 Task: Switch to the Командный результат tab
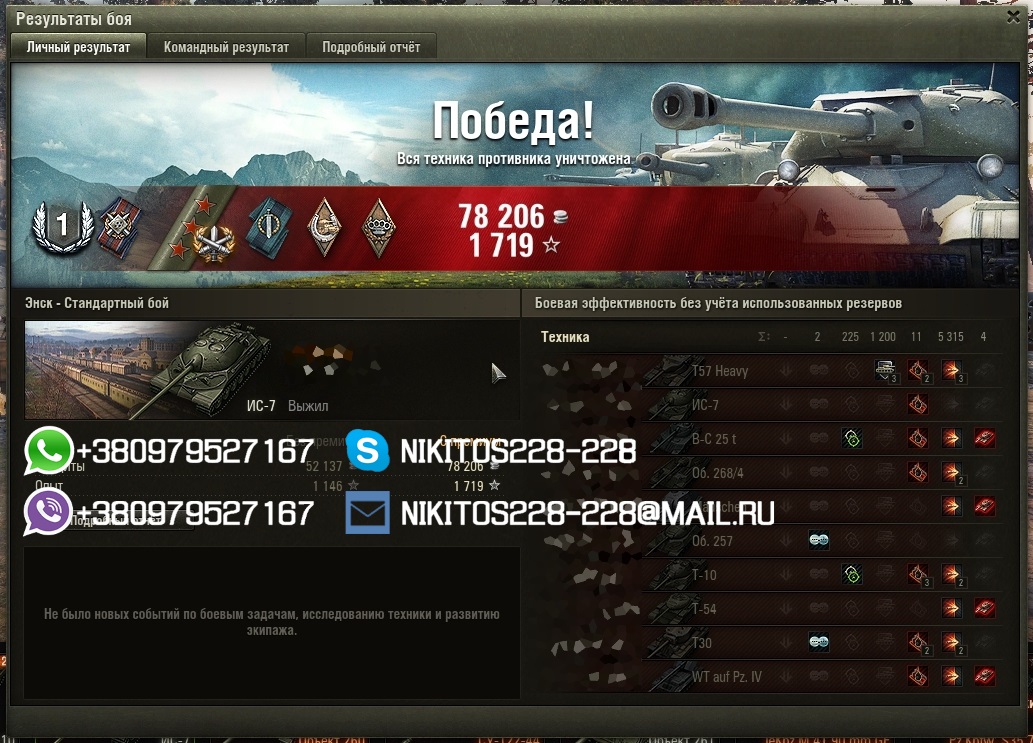(x=226, y=47)
